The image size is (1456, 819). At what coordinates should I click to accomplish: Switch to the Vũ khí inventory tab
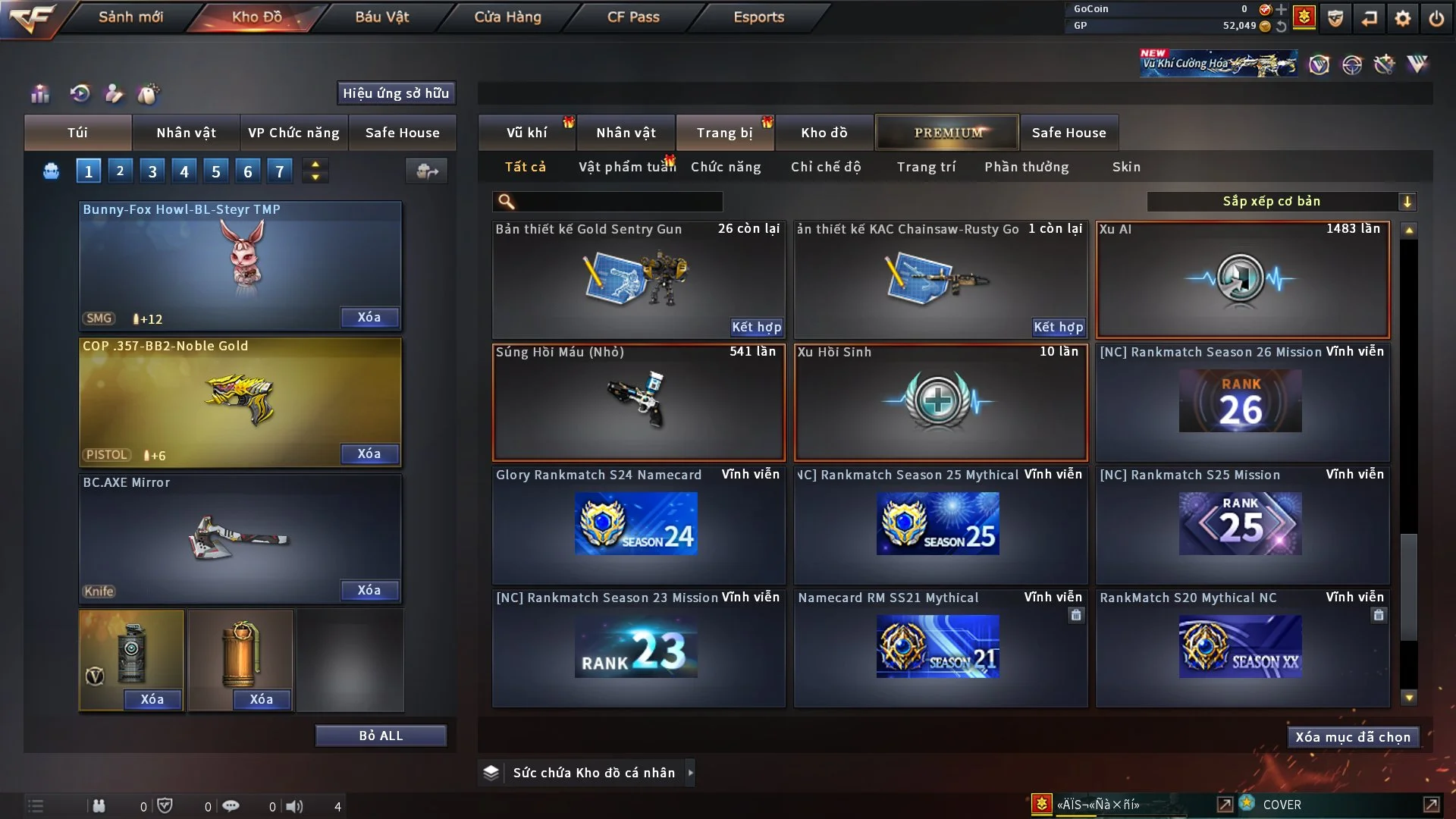coord(527,133)
